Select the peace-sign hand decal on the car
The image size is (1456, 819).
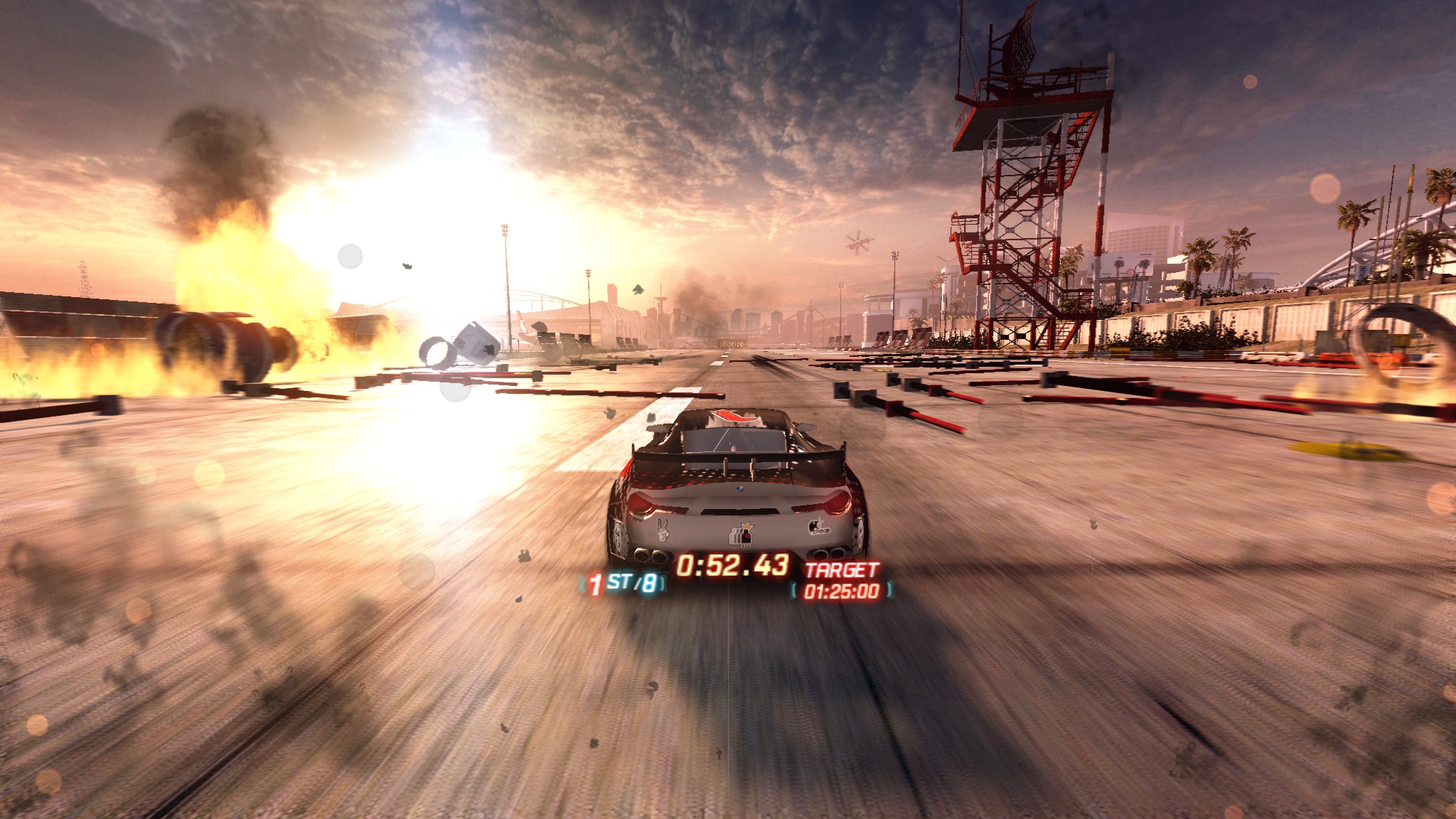[x=663, y=530]
